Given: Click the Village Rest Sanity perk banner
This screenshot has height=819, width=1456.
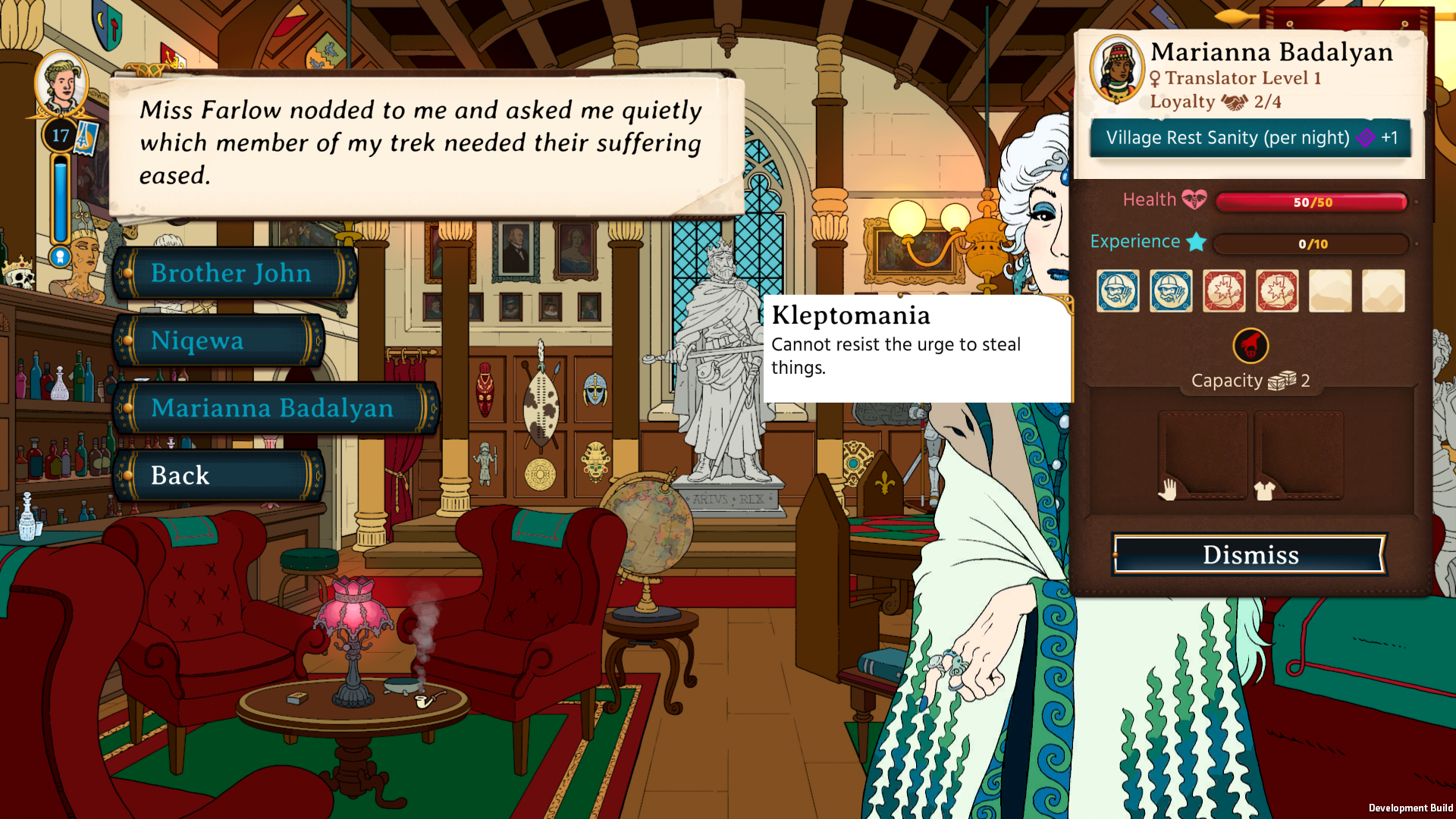Looking at the screenshot, I should coord(1250,138).
